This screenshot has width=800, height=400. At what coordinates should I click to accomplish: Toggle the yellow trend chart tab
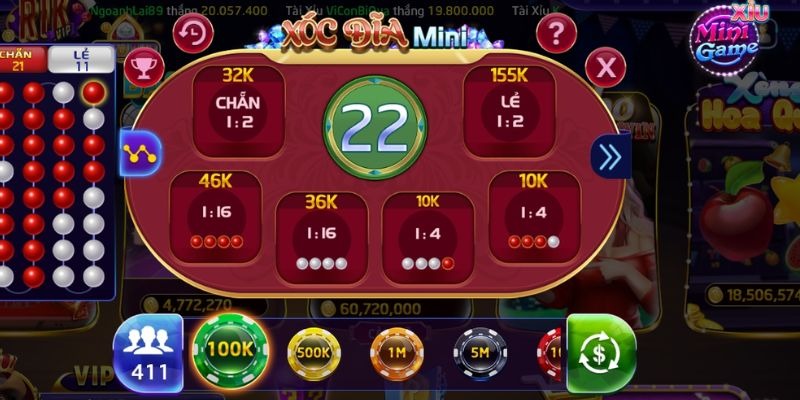(x=140, y=154)
